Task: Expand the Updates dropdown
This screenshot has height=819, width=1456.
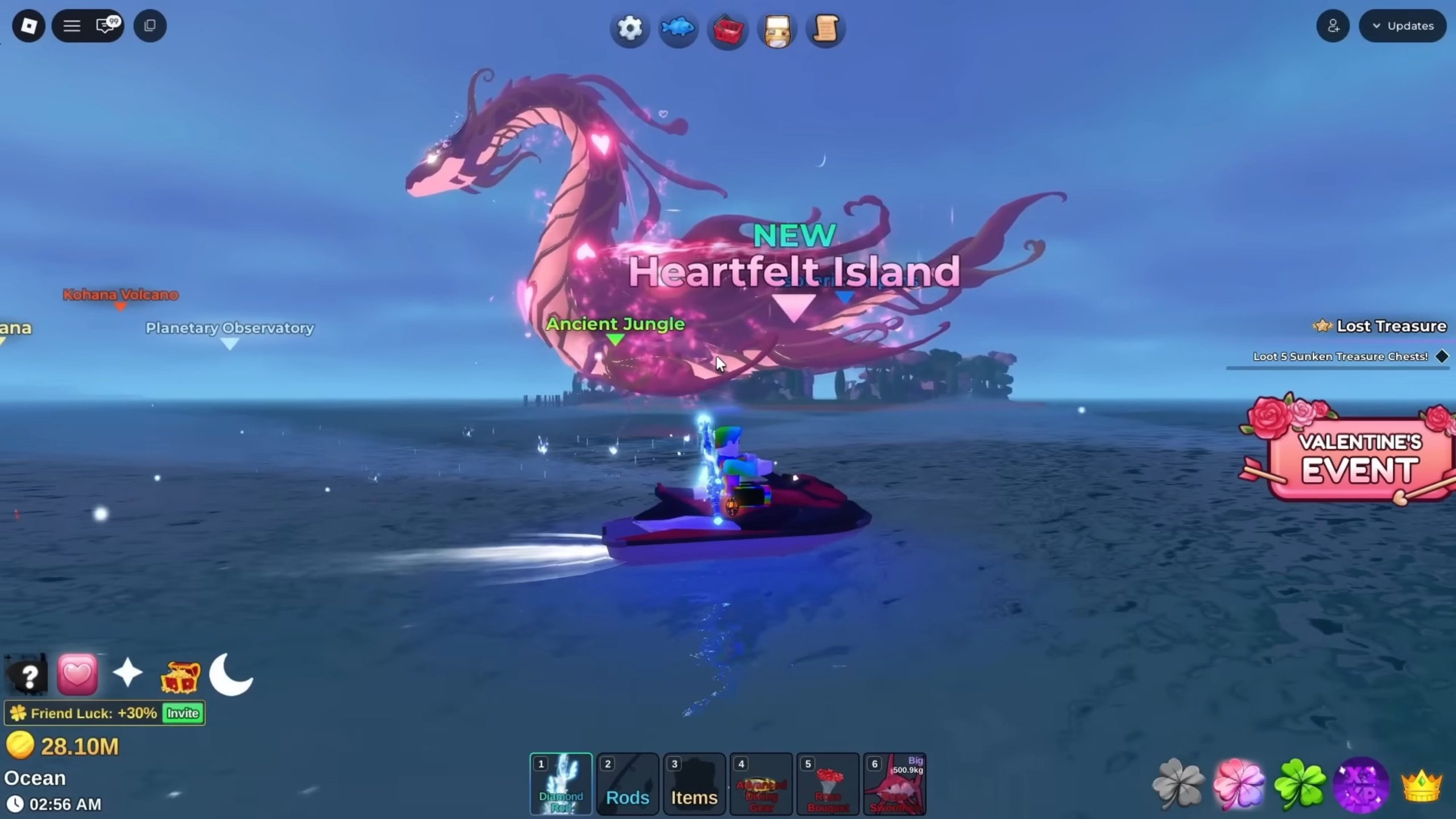Action: 1403,26
